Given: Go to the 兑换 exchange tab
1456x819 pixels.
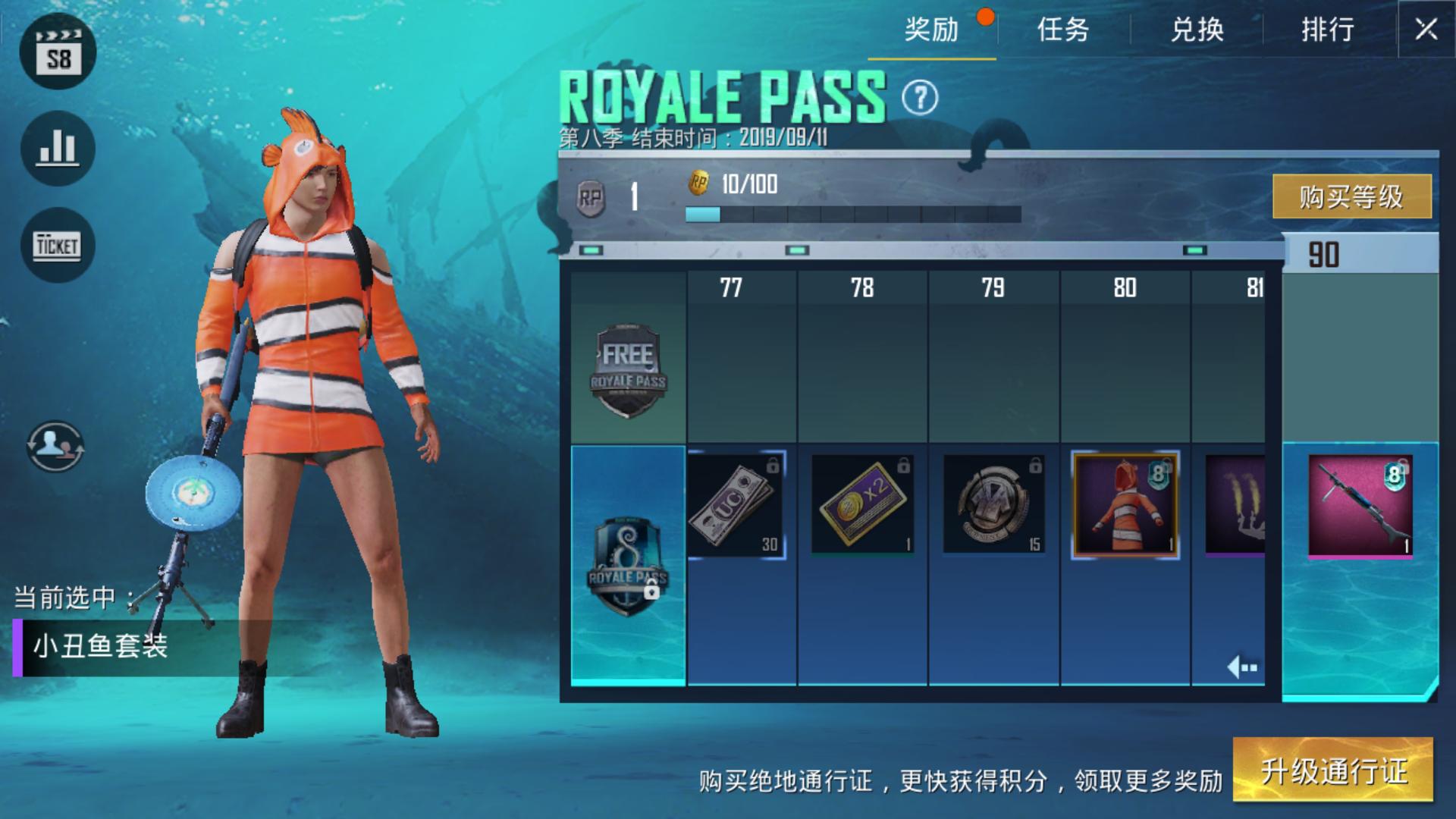Looking at the screenshot, I should tap(1197, 30).
